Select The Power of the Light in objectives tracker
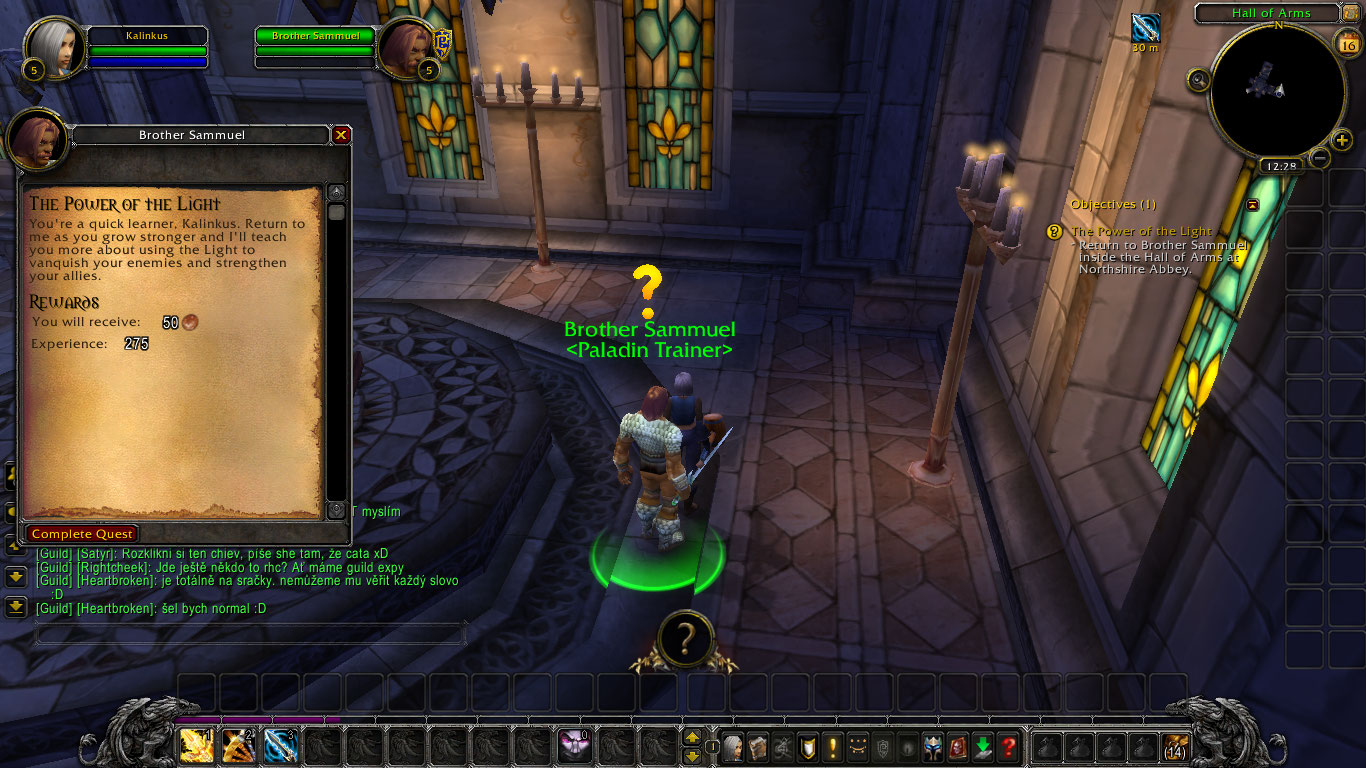 pyautogui.click(x=1140, y=231)
